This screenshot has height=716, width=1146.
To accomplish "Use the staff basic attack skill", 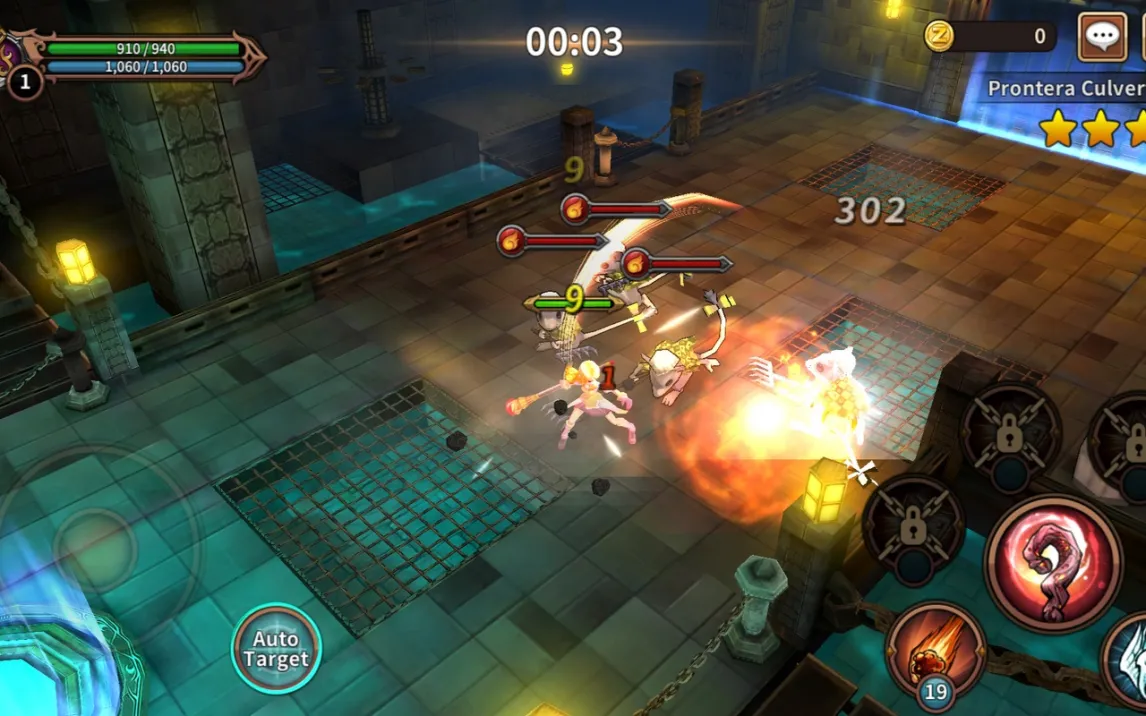I will tap(1053, 563).
